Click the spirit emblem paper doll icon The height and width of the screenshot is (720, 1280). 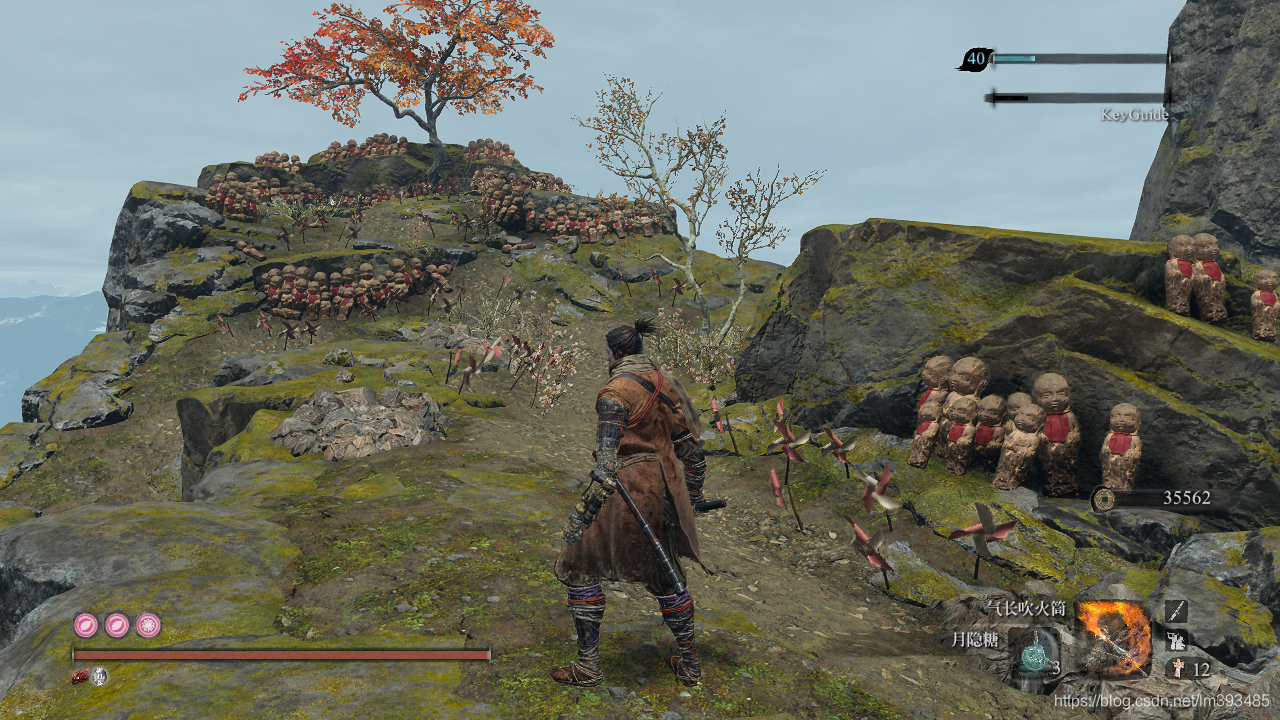click(x=1176, y=669)
